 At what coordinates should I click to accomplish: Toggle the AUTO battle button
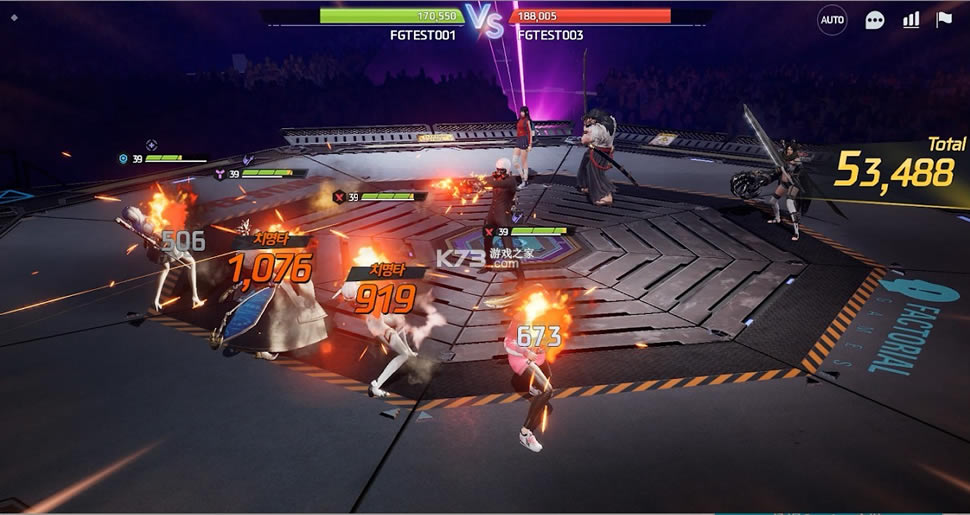[831, 20]
